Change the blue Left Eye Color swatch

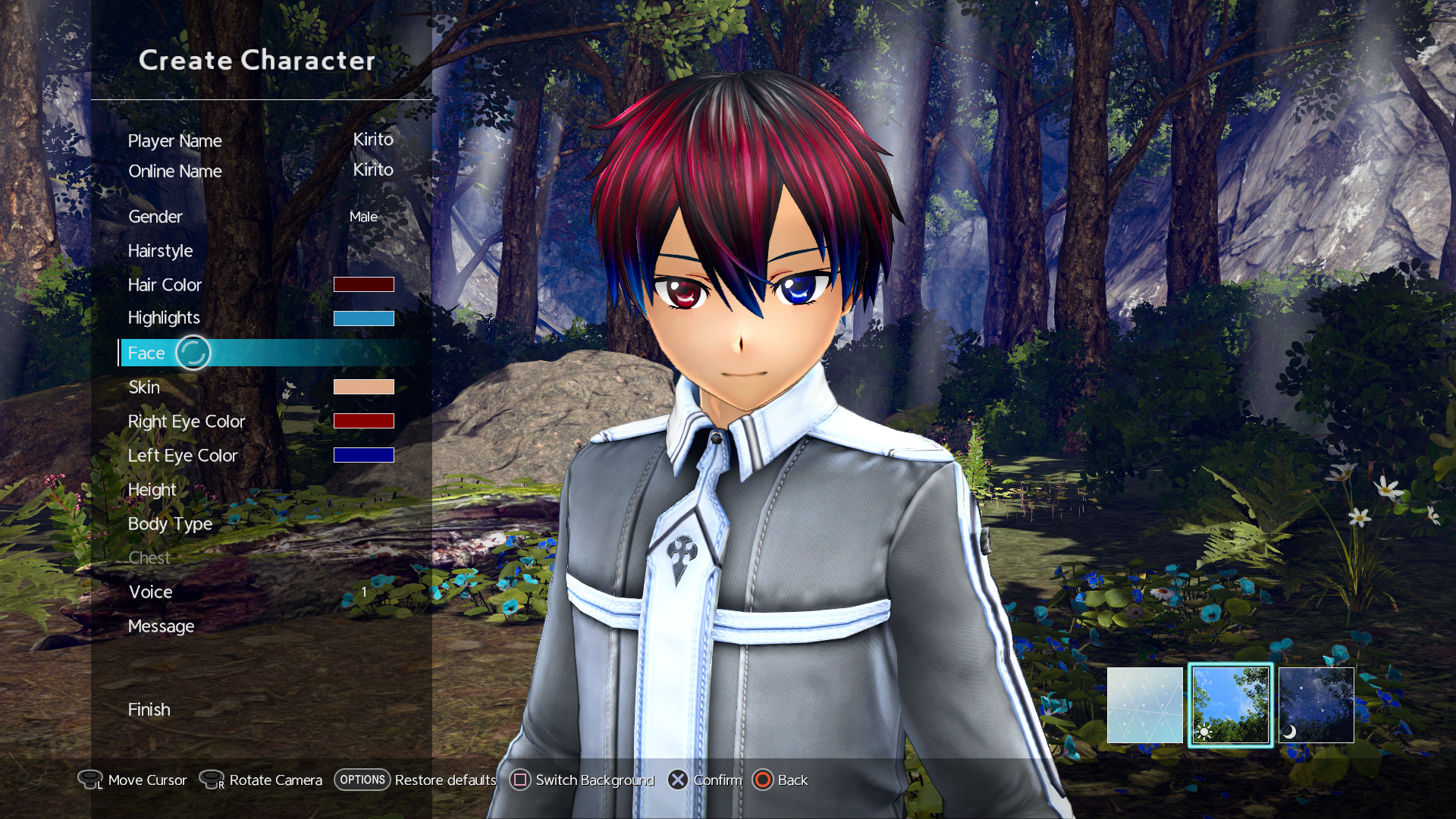(x=363, y=455)
